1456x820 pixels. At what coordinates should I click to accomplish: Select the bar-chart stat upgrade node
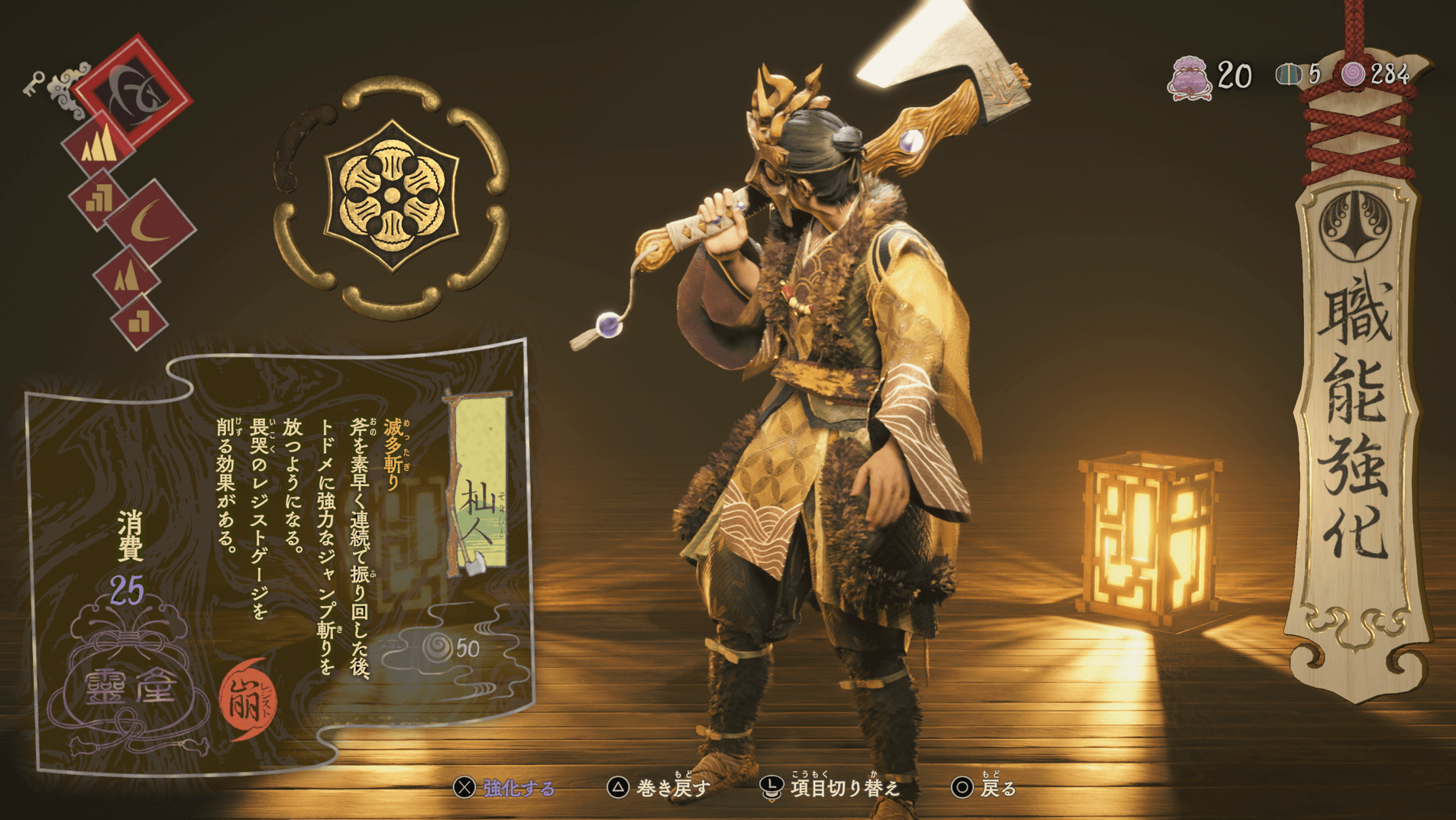[99, 197]
